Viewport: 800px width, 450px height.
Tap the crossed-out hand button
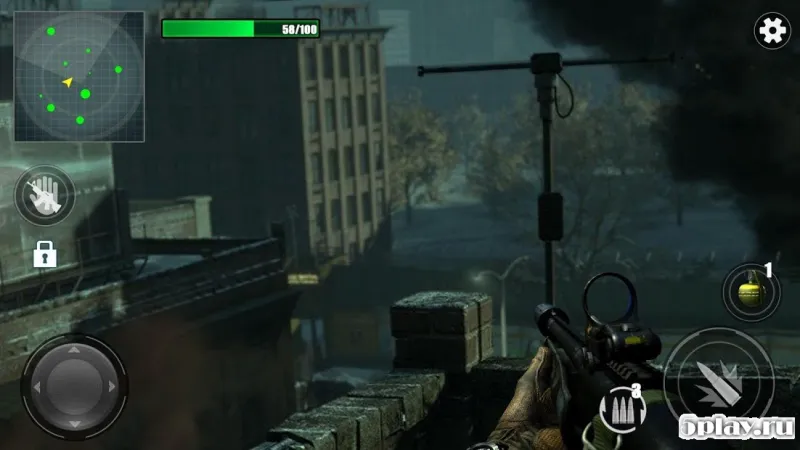coord(45,195)
